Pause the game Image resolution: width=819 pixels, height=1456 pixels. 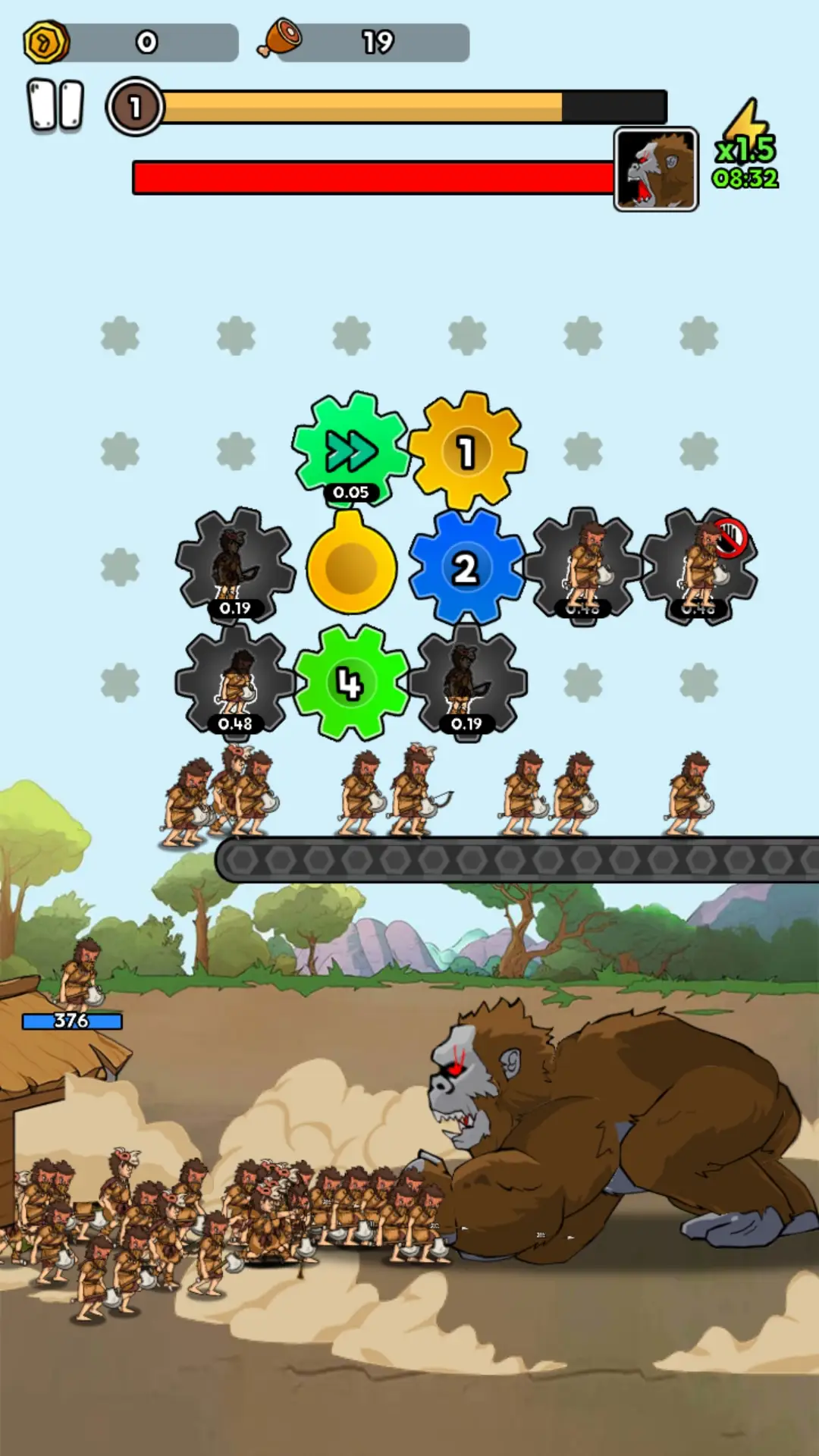tap(55, 106)
